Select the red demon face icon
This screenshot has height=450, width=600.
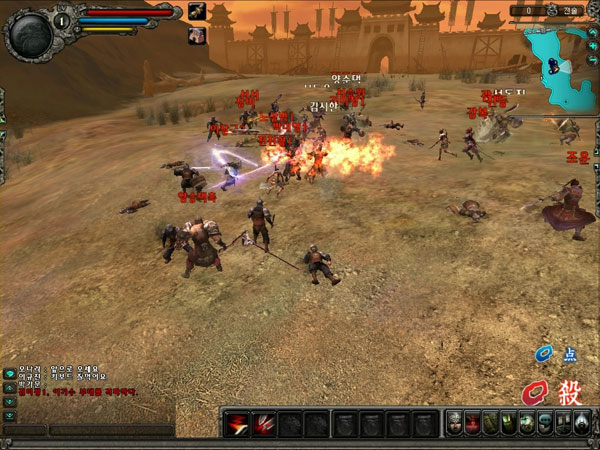[473, 423]
